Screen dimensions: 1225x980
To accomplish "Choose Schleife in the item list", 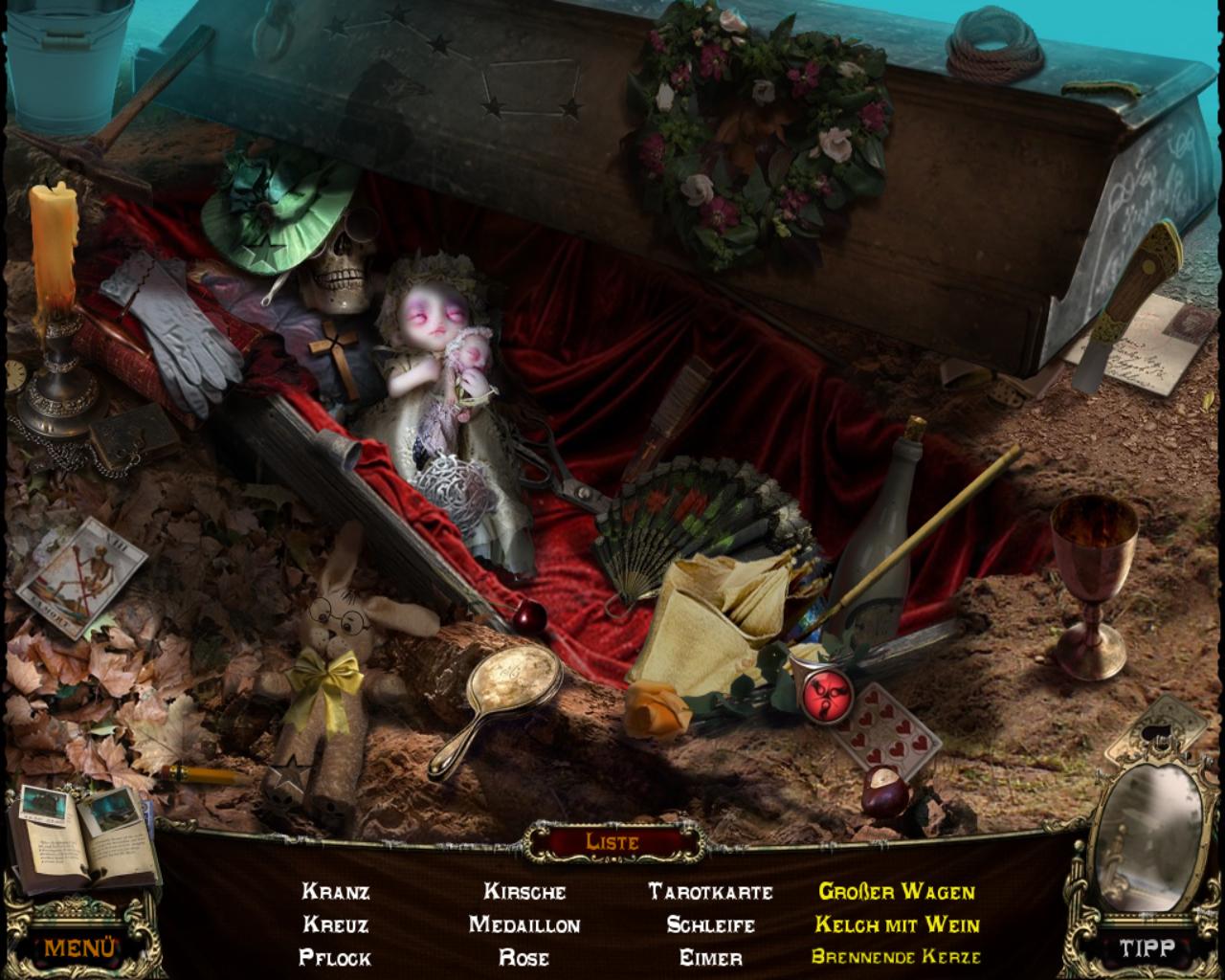I will pos(710,924).
